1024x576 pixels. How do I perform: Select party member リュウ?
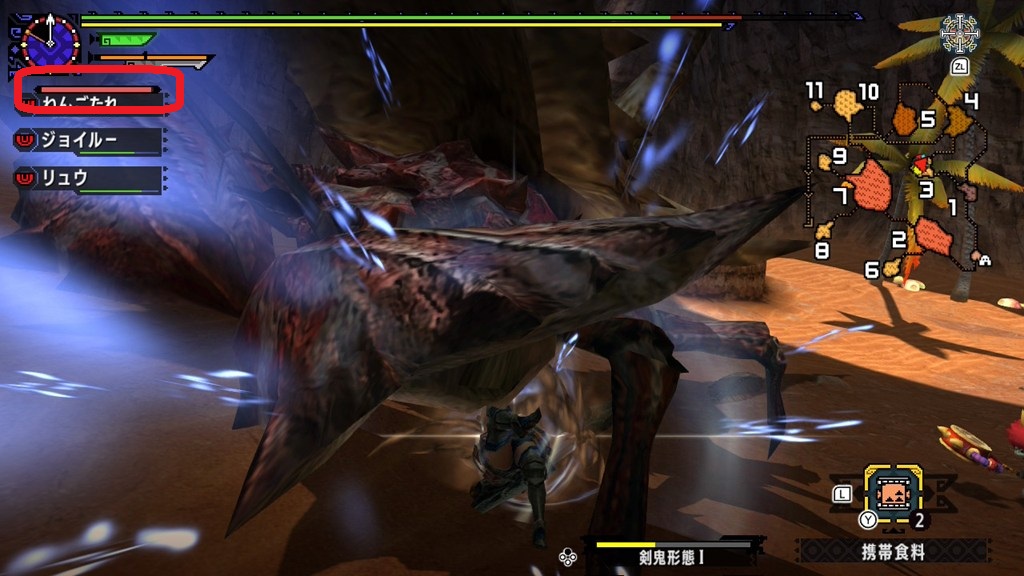click(86, 179)
